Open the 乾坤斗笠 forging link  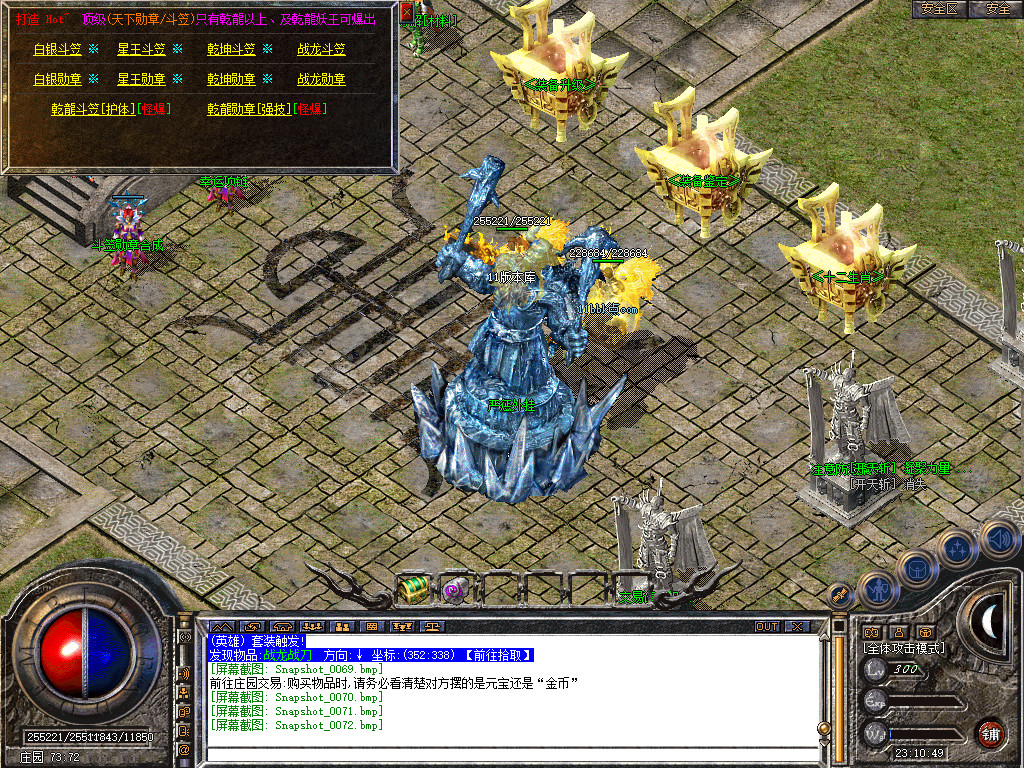tap(231, 49)
